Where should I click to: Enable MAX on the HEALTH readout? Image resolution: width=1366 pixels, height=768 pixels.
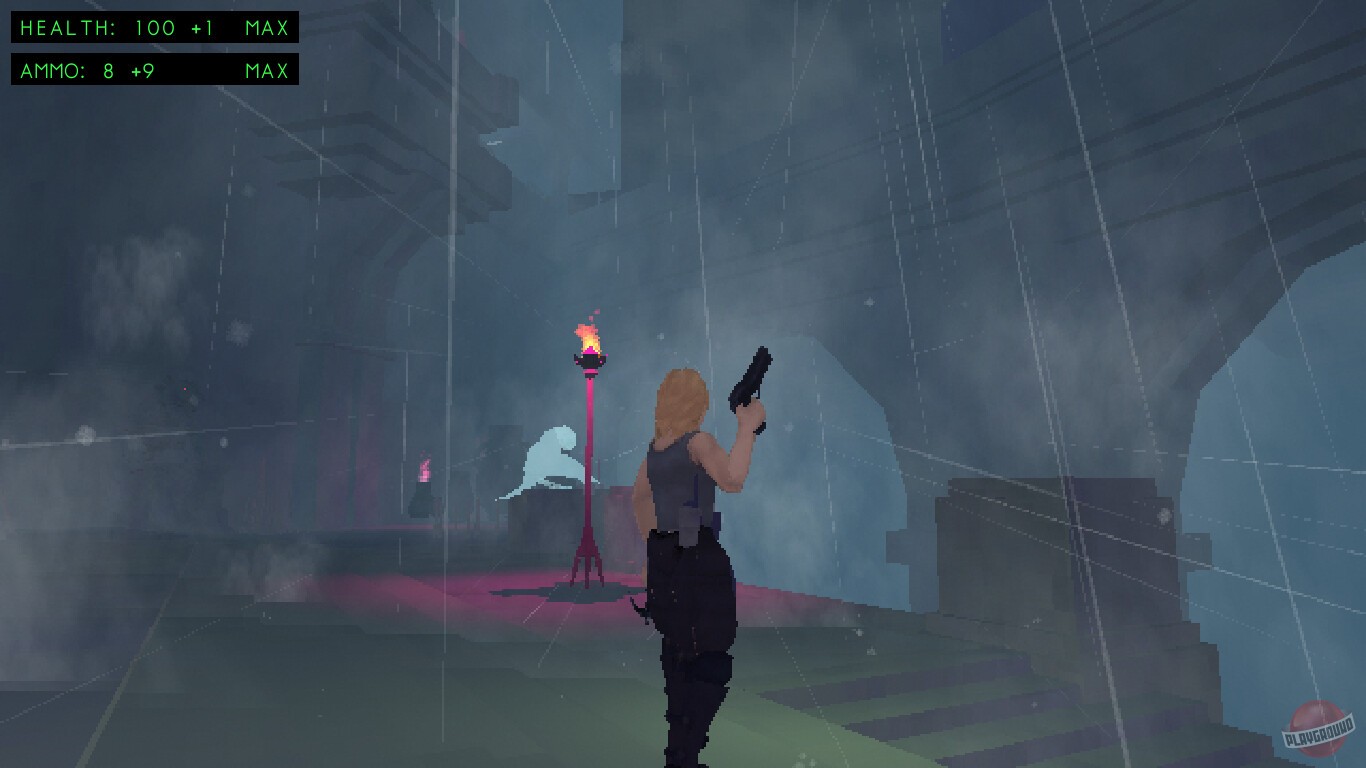click(x=265, y=28)
